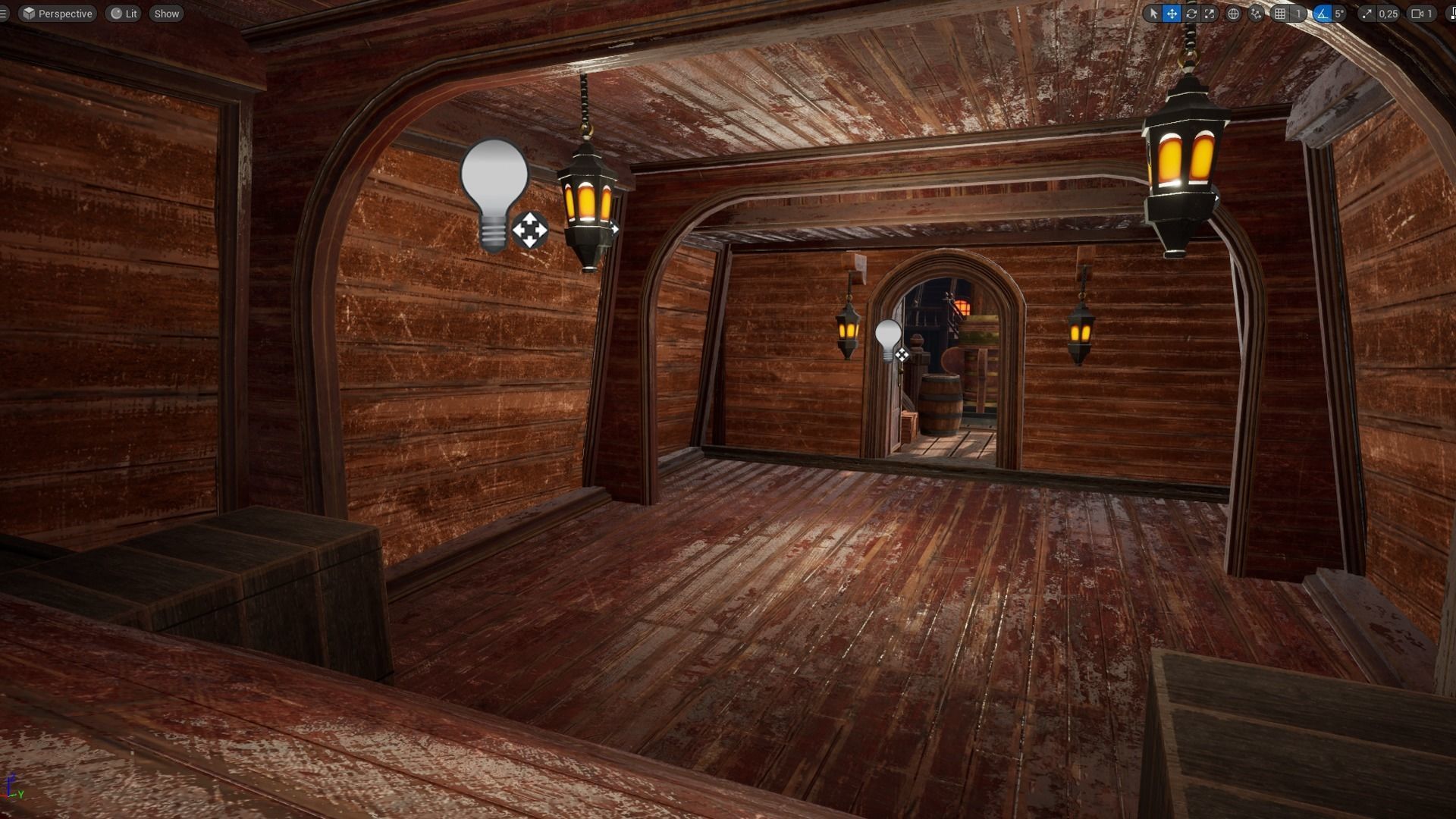This screenshot has width=1456, height=819.
Task: Open the grid snap size value
Action: [x=1298, y=14]
